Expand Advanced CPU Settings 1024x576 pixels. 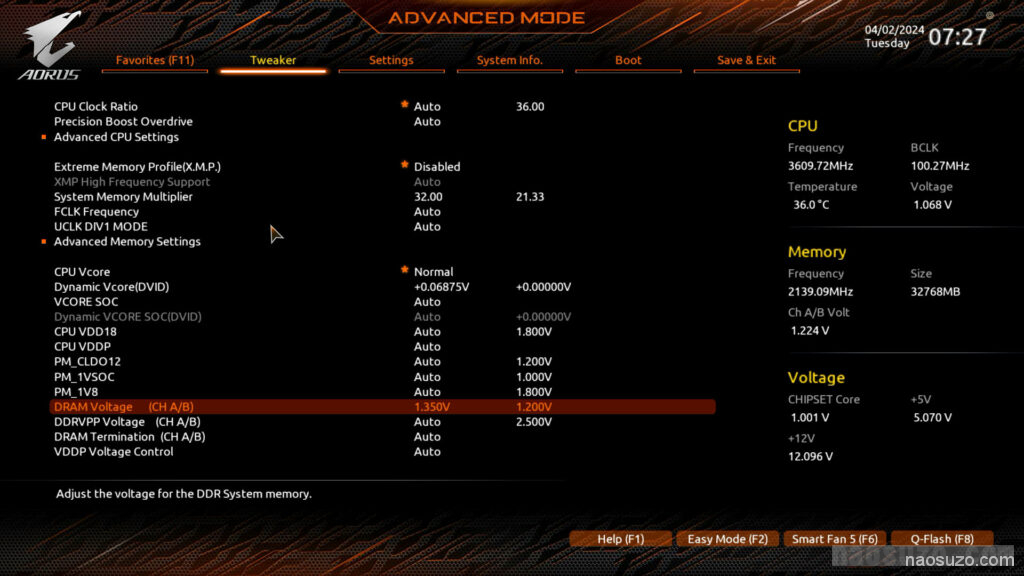[x=116, y=137]
